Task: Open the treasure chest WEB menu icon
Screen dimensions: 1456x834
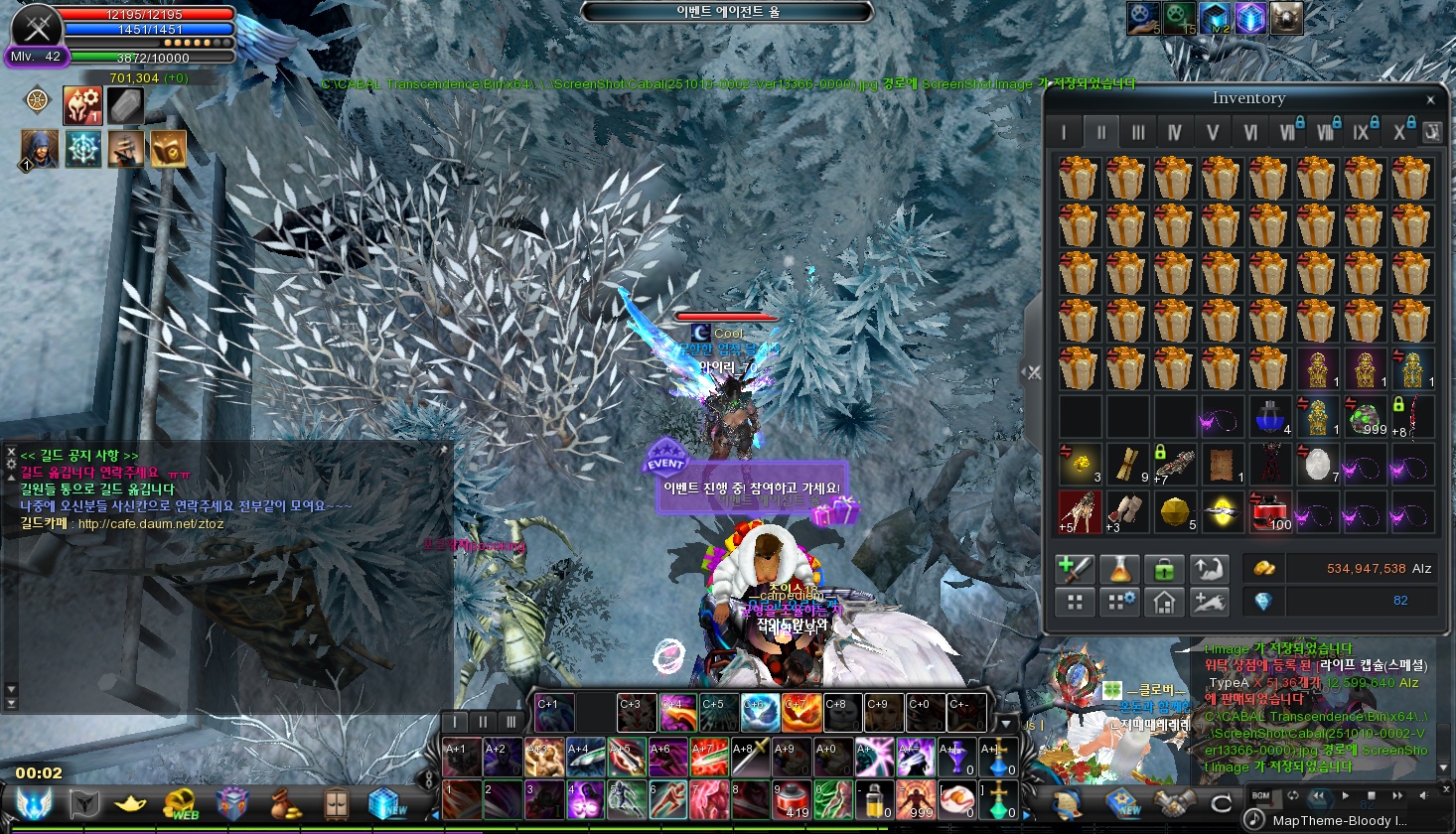Action: click(182, 803)
